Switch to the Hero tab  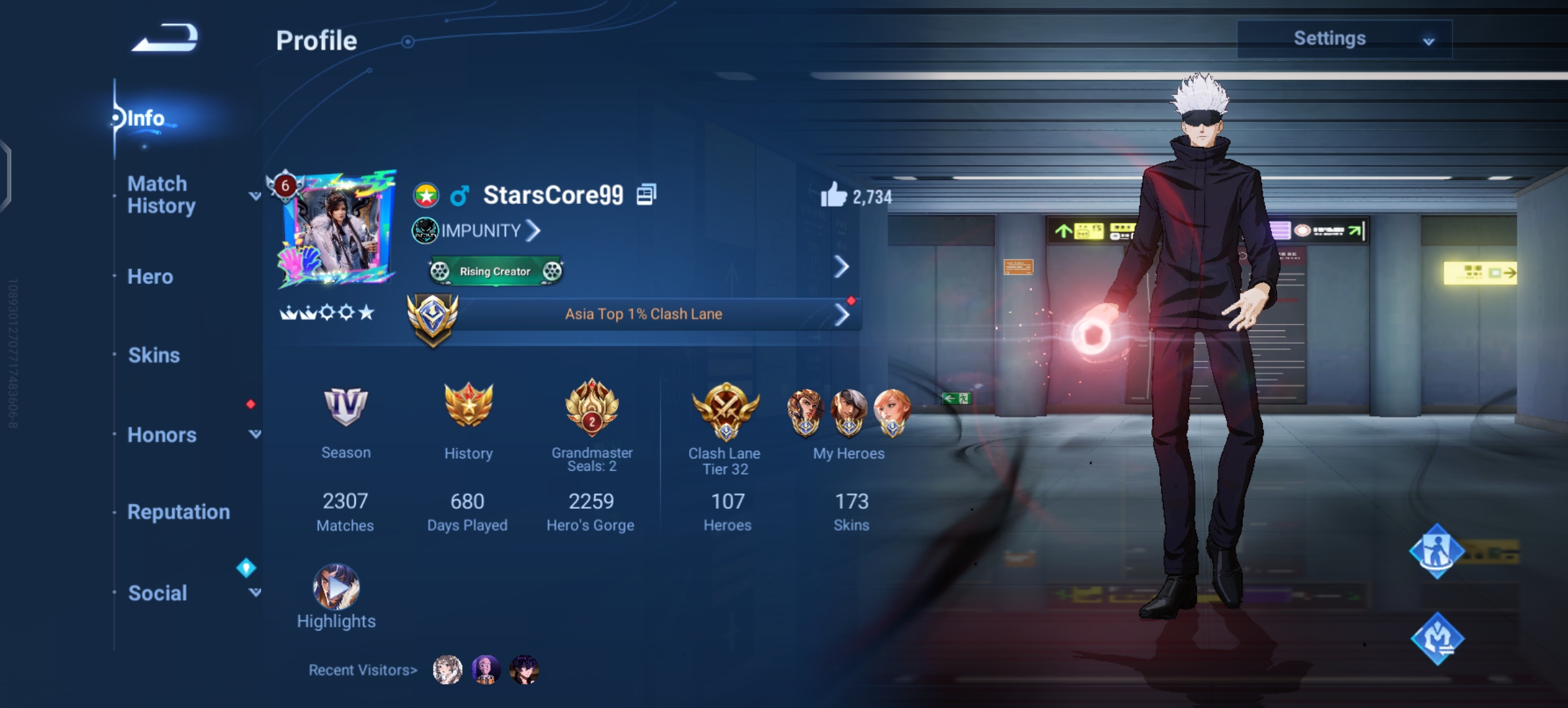[150, 277]
